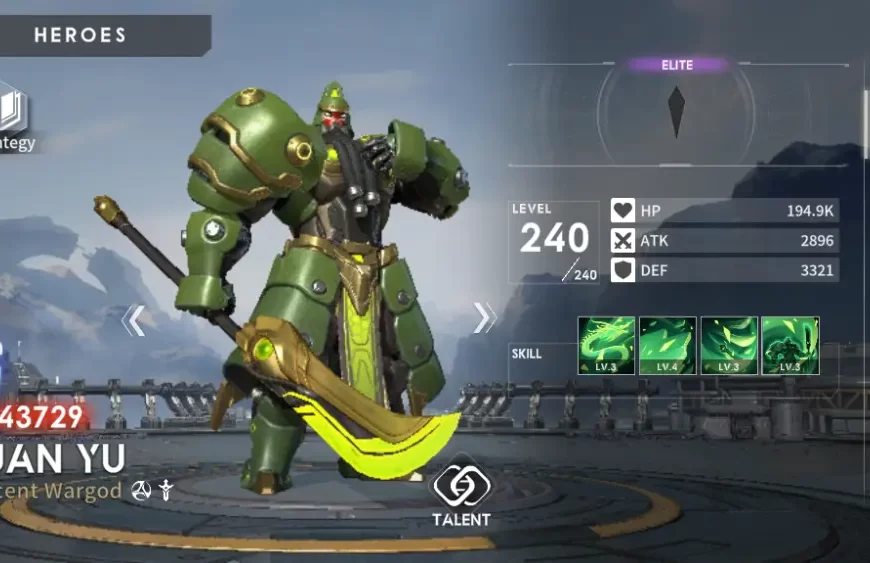Show the next hero with right arrow
The height and width of the screenshot is (563, 870).
click(484, 318)
